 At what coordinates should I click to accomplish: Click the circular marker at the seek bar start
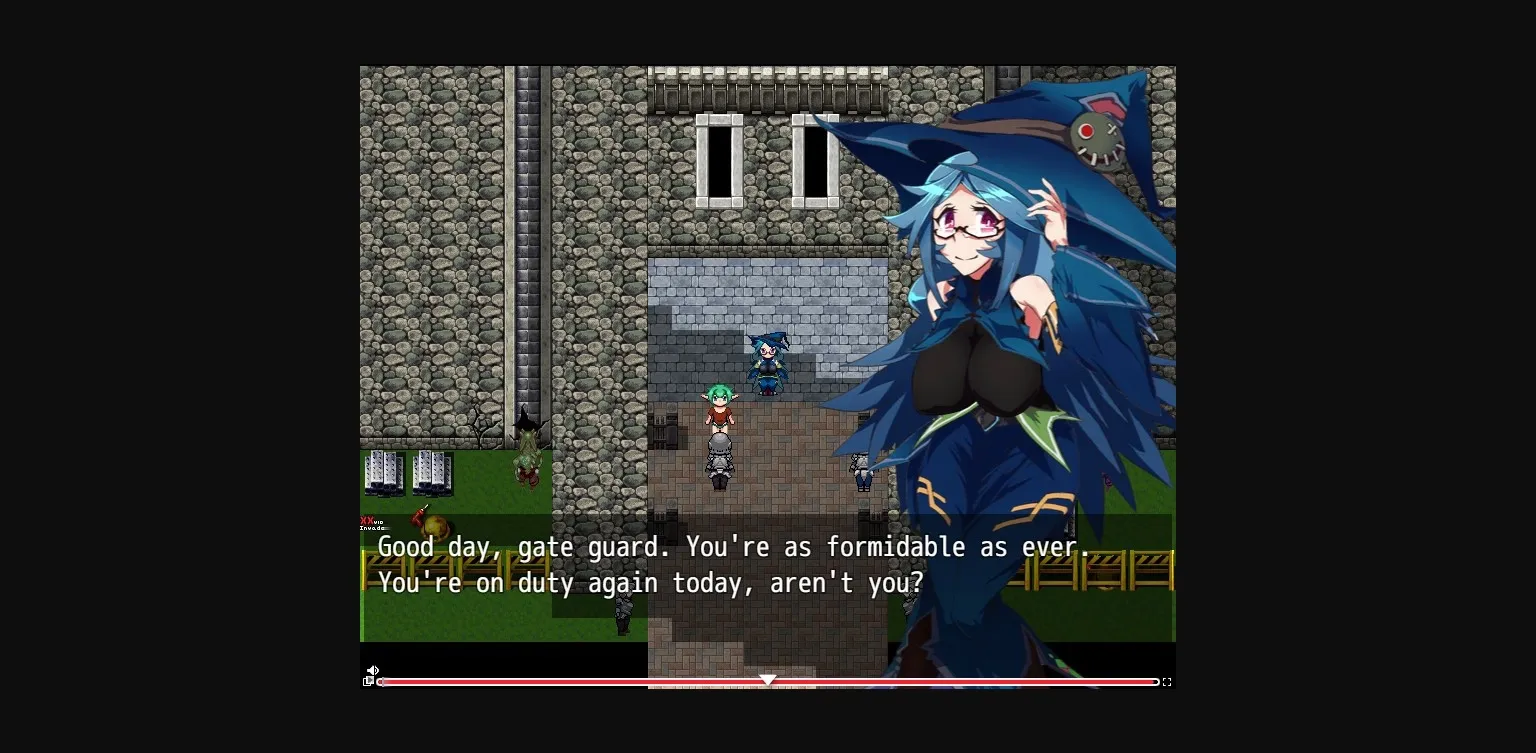[380, 682]
